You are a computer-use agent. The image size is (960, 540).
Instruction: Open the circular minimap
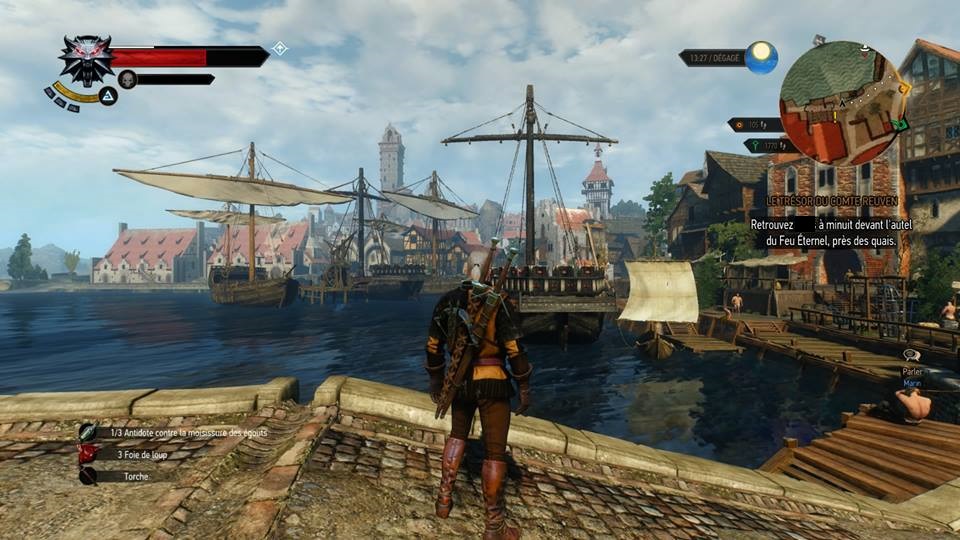(843, 103)
